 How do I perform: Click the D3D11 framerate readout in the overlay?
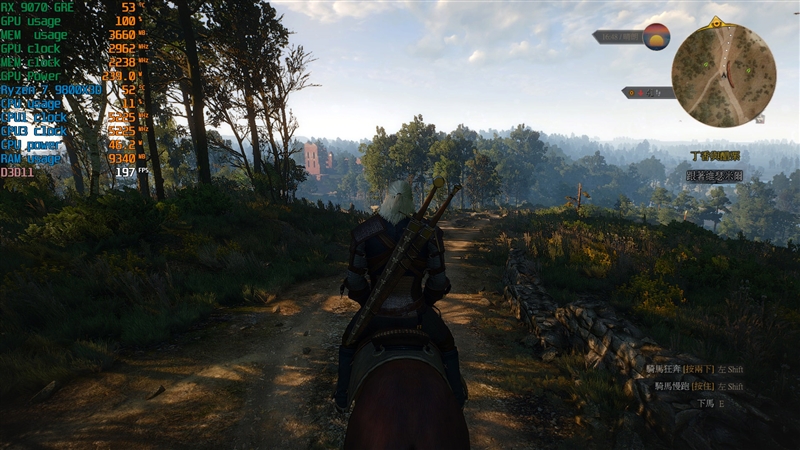(x=125, y=172)
